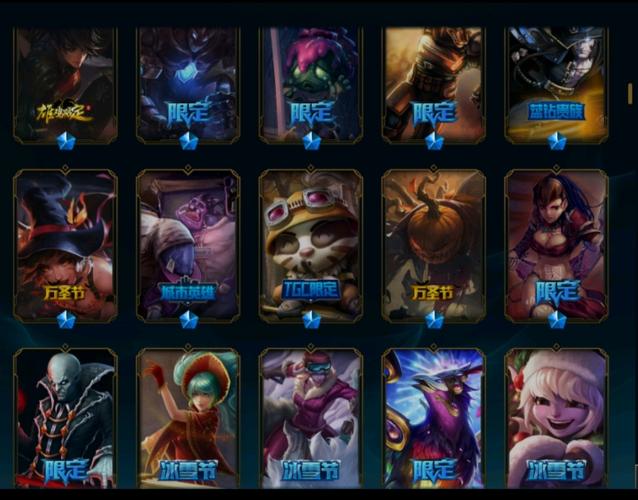Viewport: 638px width, 500px height.
Task: Pick the red-dressed woman 限定 skin card
Action: (x=556, y=242)
